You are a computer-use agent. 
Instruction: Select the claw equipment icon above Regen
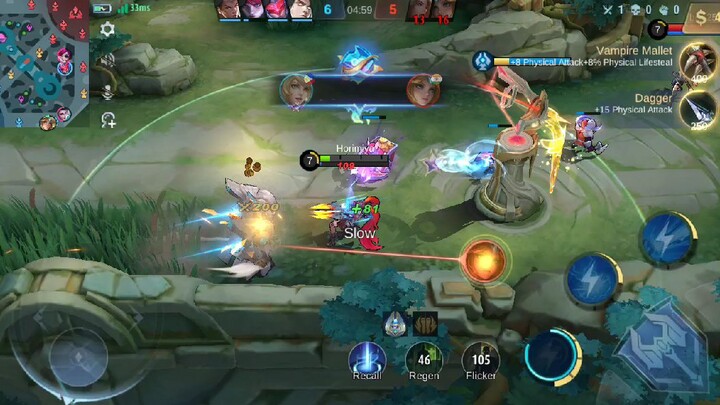coord(425,324)
